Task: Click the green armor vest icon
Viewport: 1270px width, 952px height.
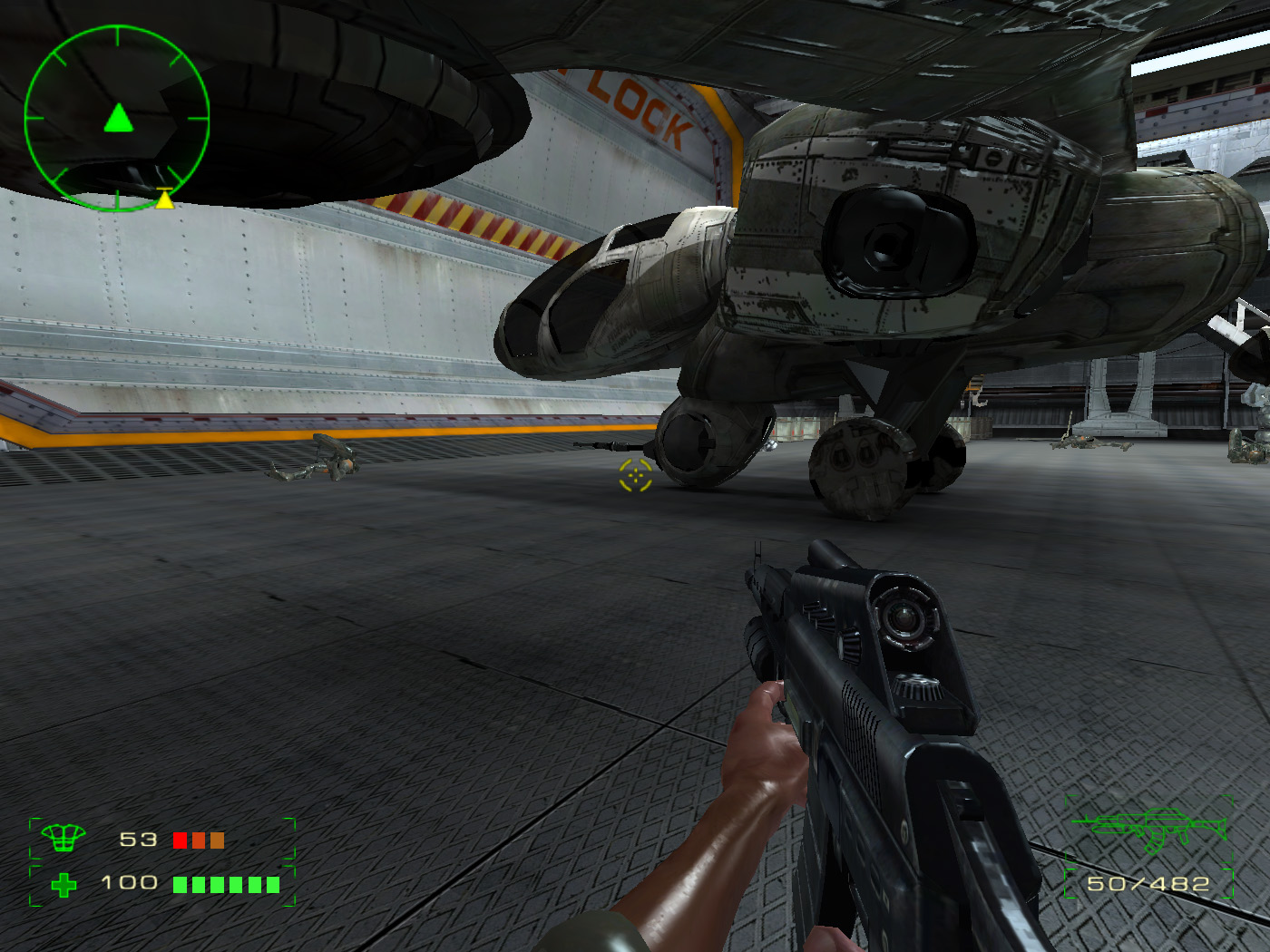Action: pos(63,839)
